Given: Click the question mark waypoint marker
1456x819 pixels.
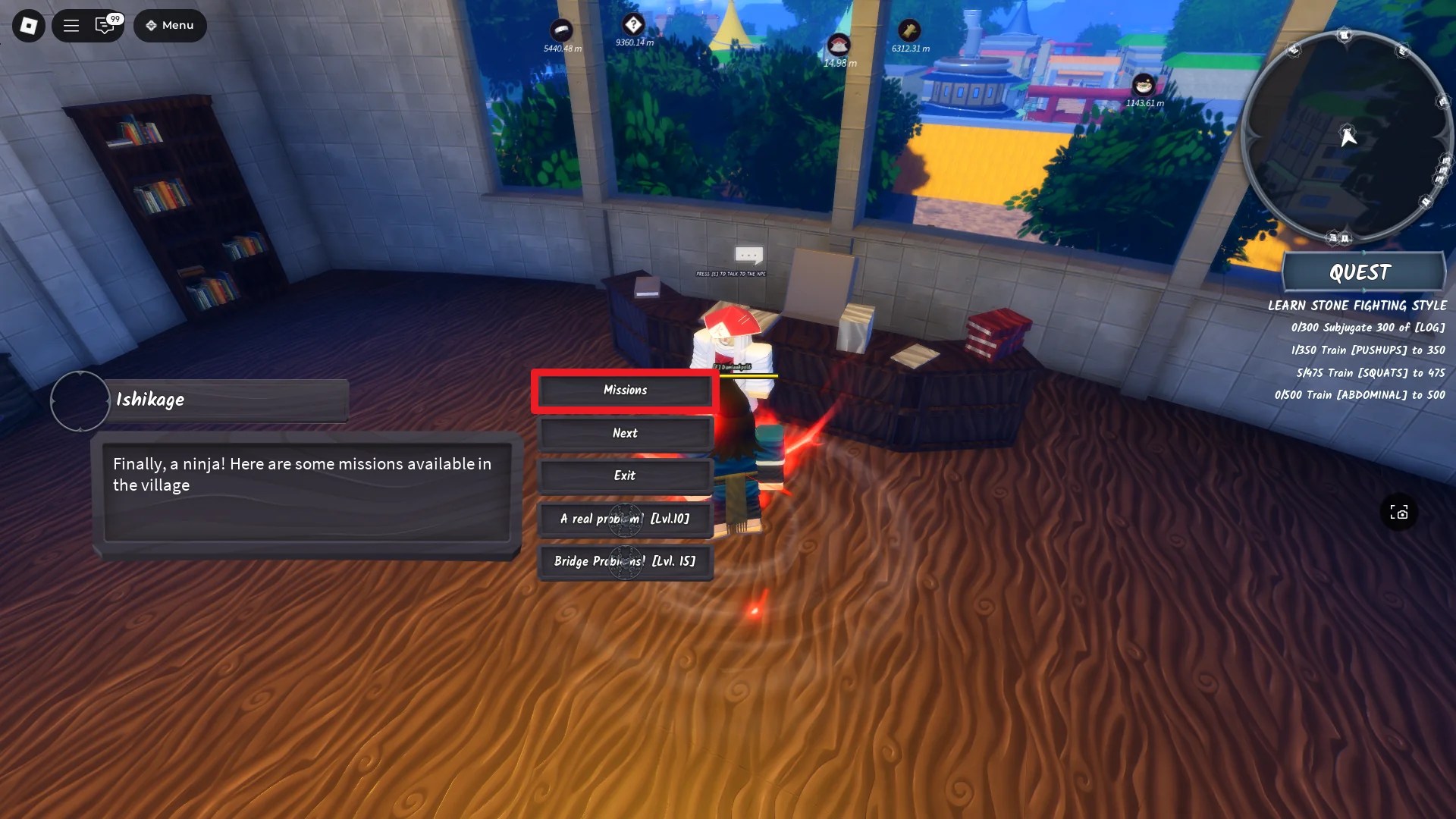Looking at the screenshot, I should tap(633, 23).
